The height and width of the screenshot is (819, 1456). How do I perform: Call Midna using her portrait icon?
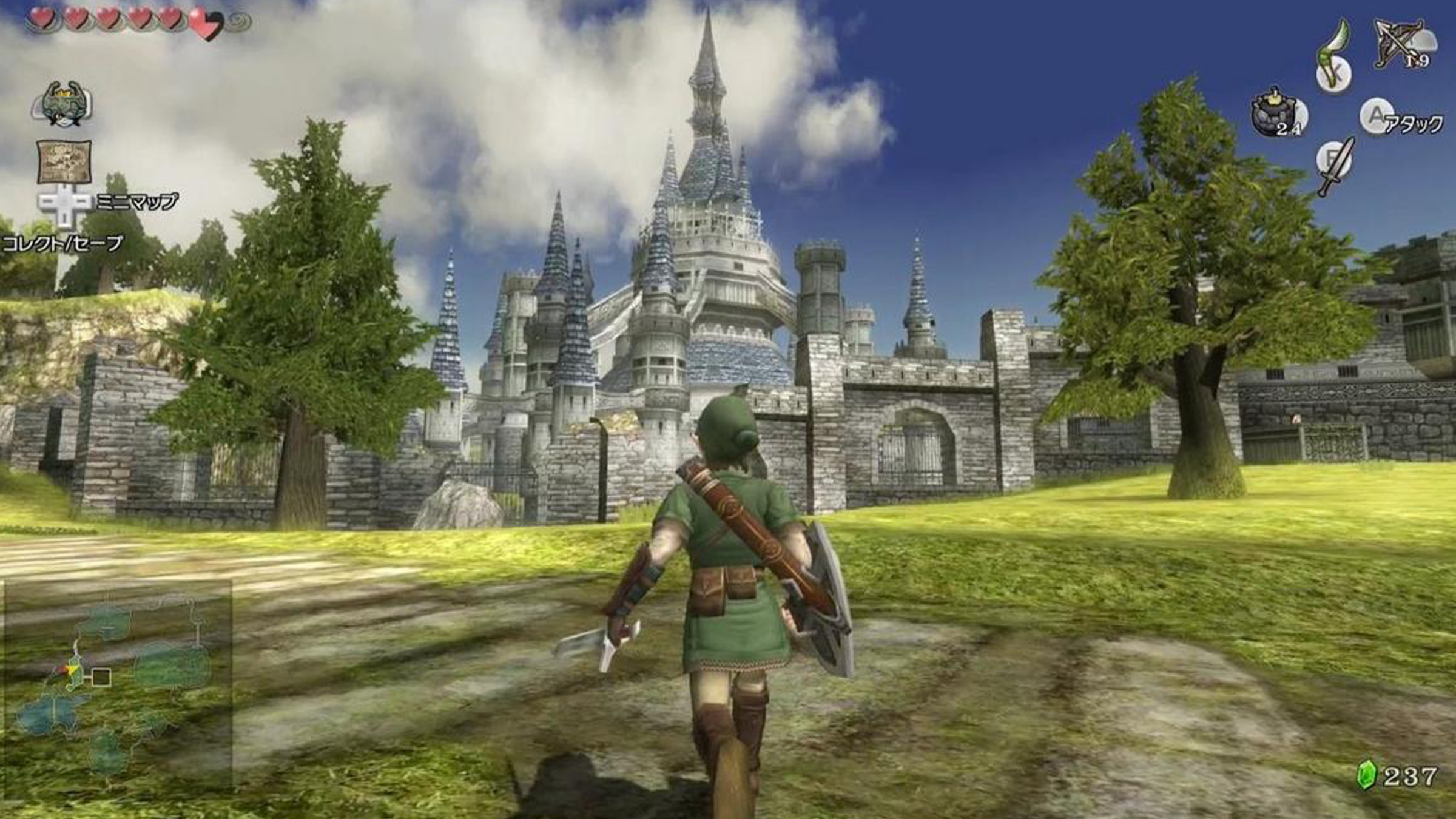point(62,104)
